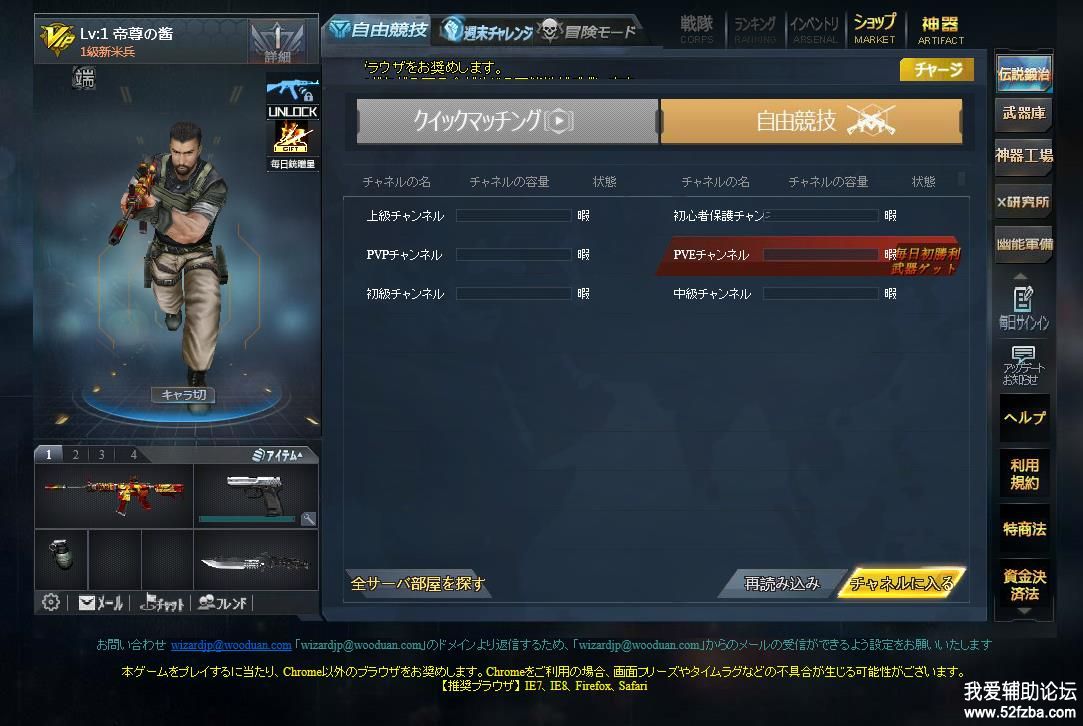Click the yellow チャージ button
Screen dimensions: 1083x726
[937, 69]
